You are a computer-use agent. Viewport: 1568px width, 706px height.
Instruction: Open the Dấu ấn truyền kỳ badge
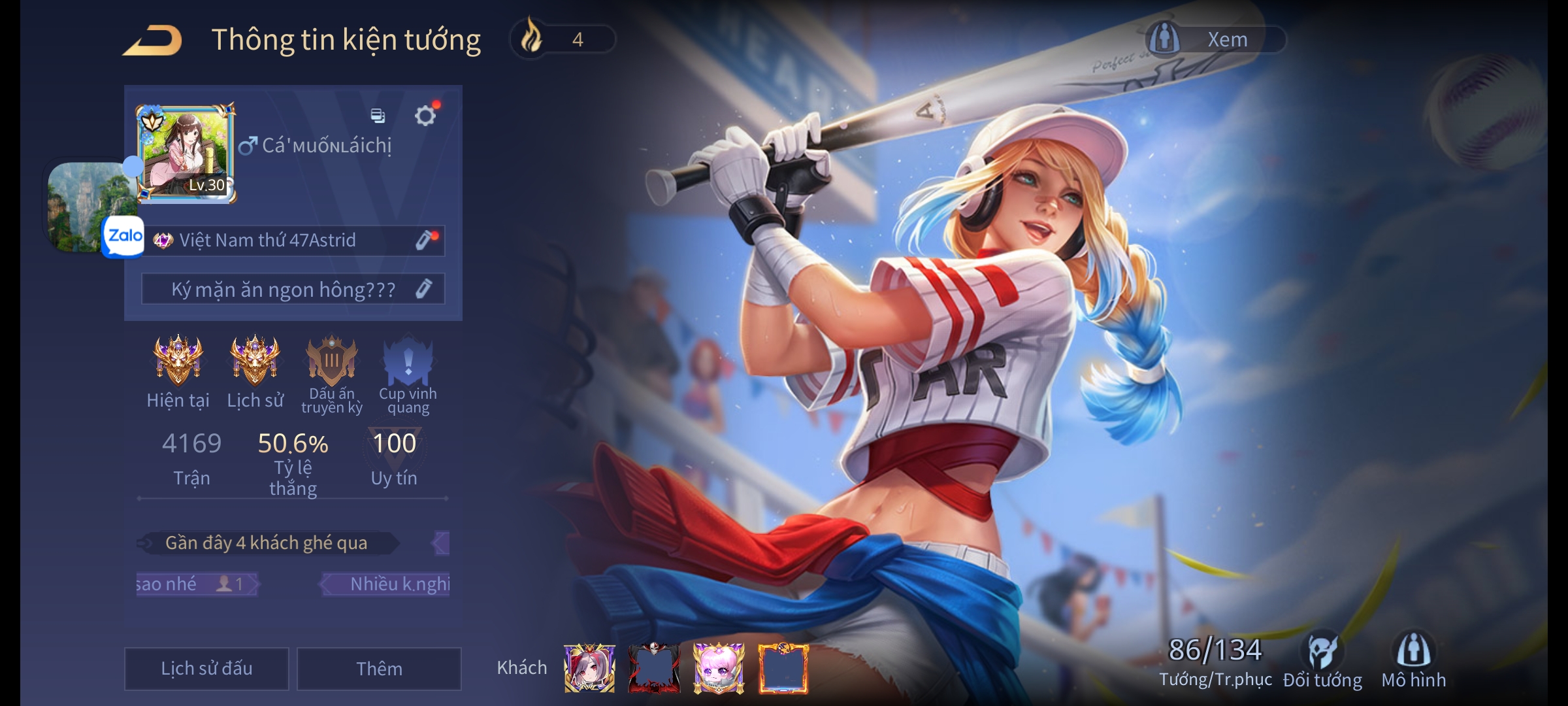332,361
